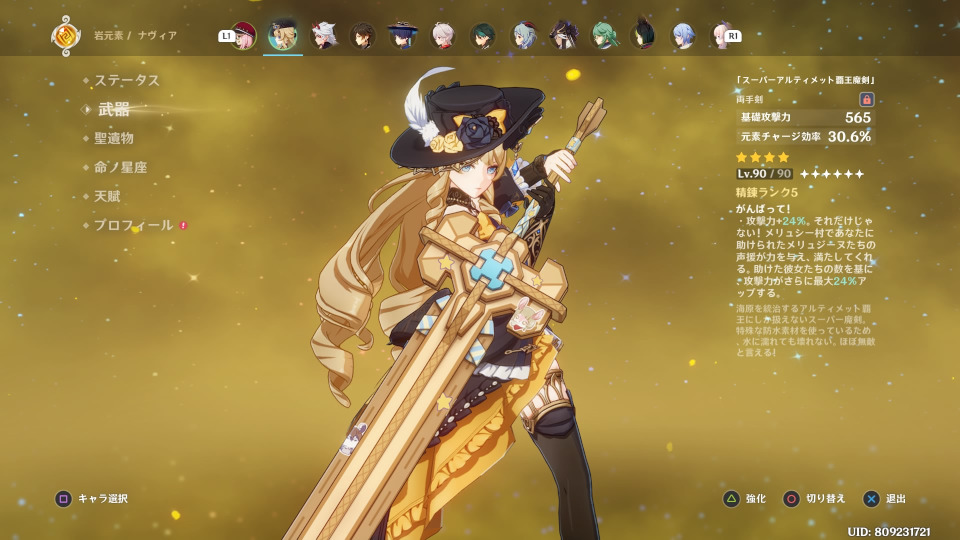Viewport: 960px width, 540px height.
Task: View the プロフィール (Profile) entry
Action: tap(134, 225)
